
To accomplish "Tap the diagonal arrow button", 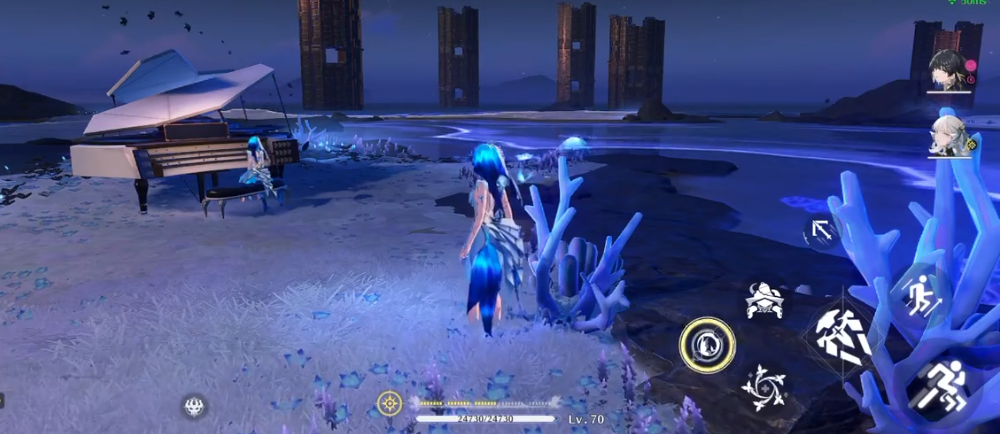I will (x=822, y=232).
